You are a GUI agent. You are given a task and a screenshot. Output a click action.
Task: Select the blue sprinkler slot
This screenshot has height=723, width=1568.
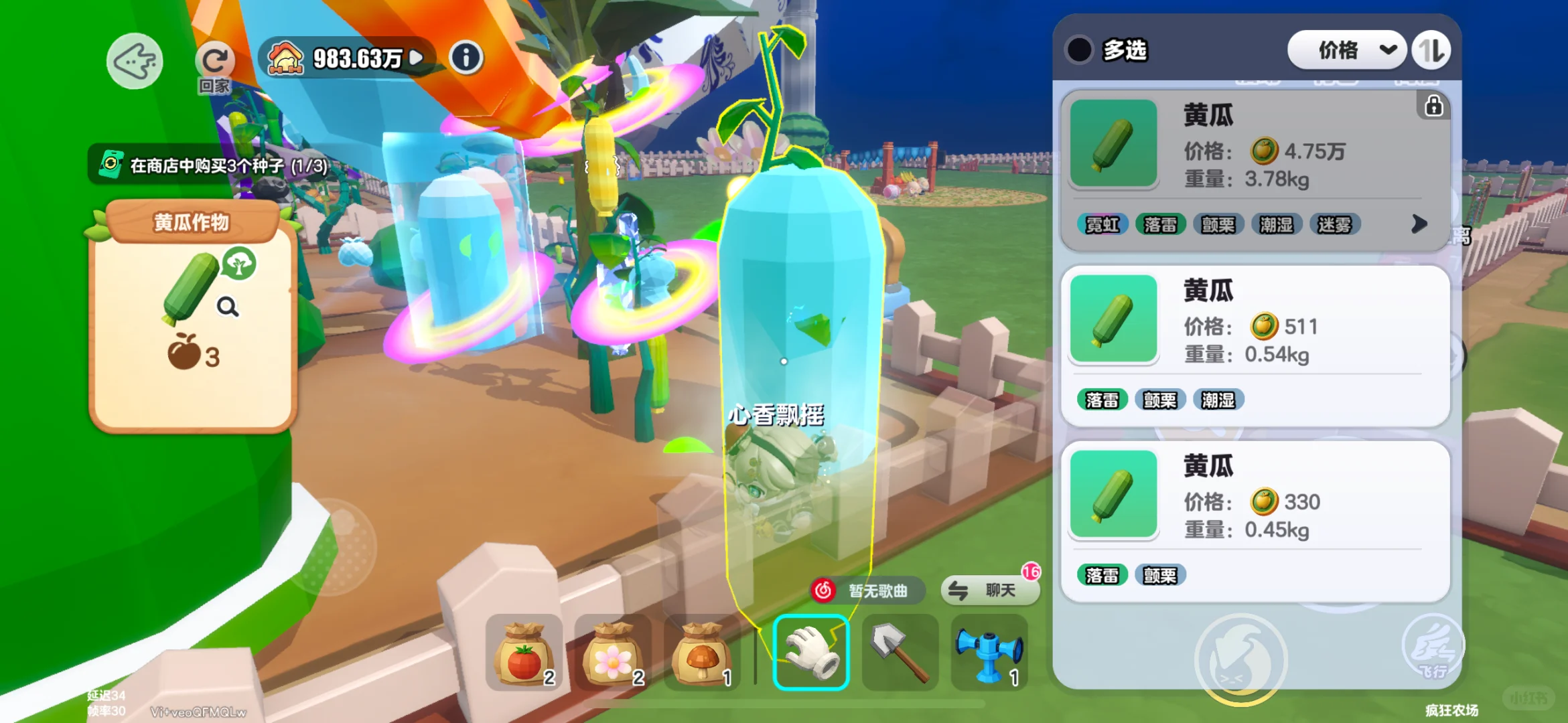point(989,652)
